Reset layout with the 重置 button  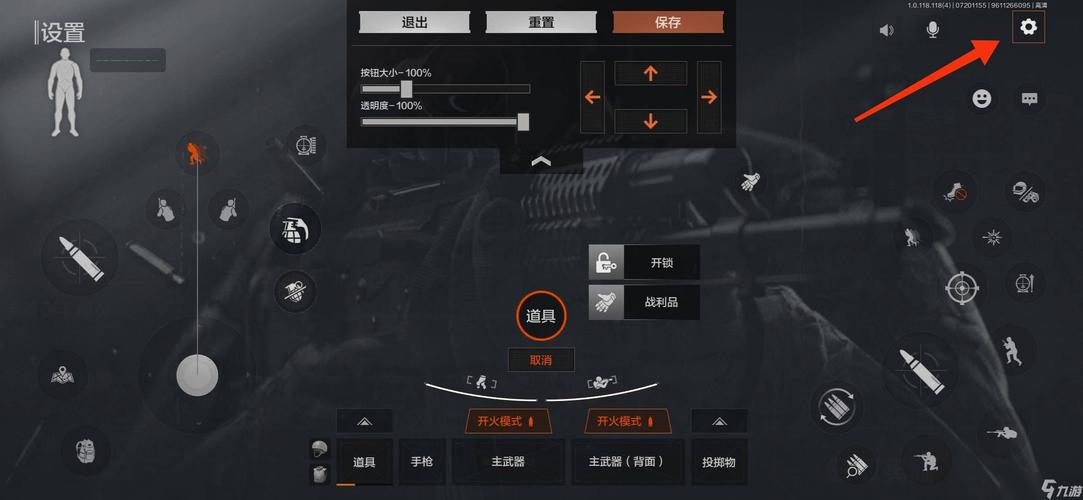point(541,22)
